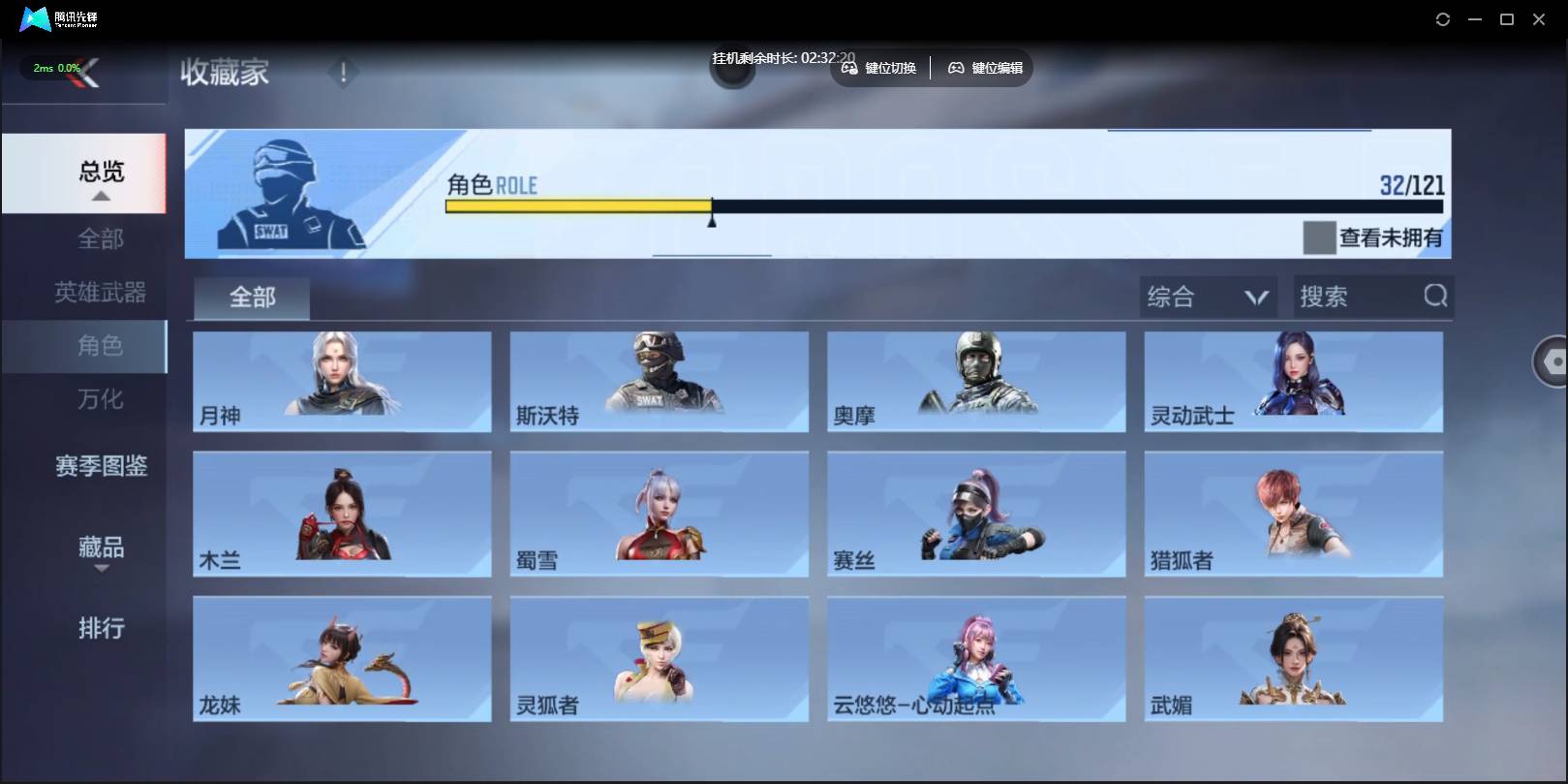The image size is (1568, 784).
Task: Open the 月神 character card
Action: pyautogui.click(x=342, y=382)
